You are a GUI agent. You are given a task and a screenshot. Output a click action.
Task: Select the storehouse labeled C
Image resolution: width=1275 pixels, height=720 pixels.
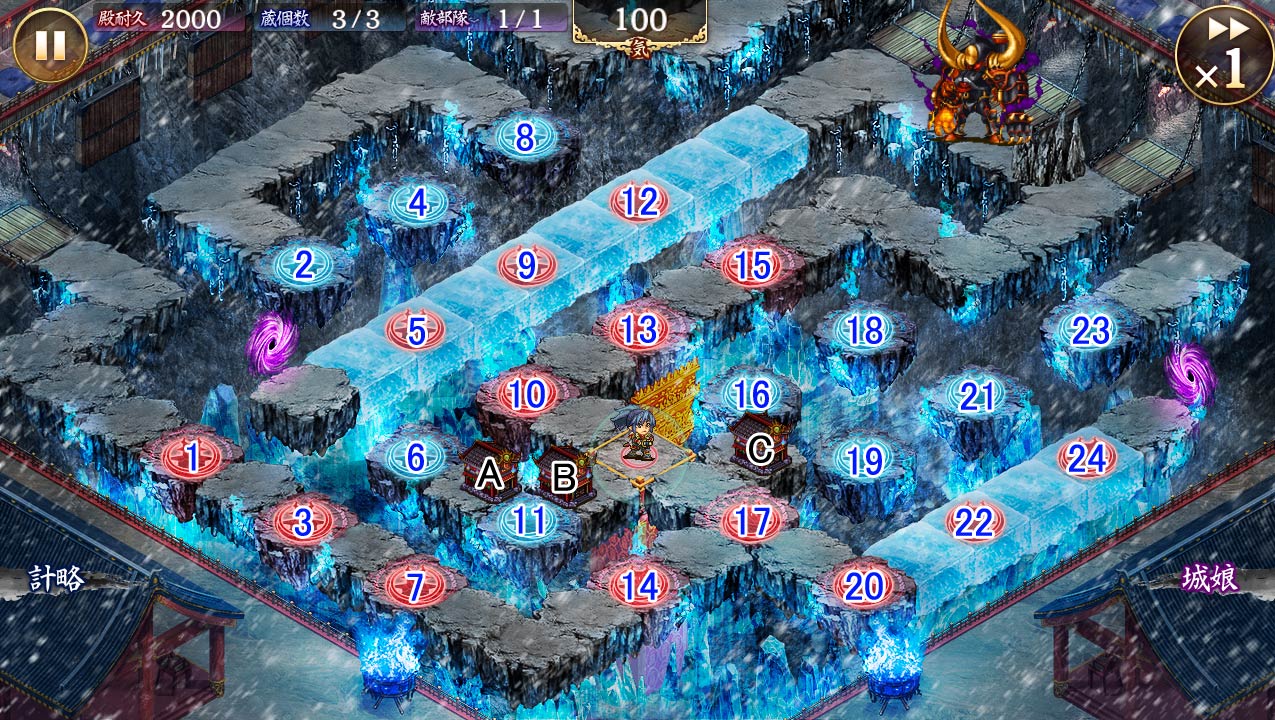pos(758,445)
